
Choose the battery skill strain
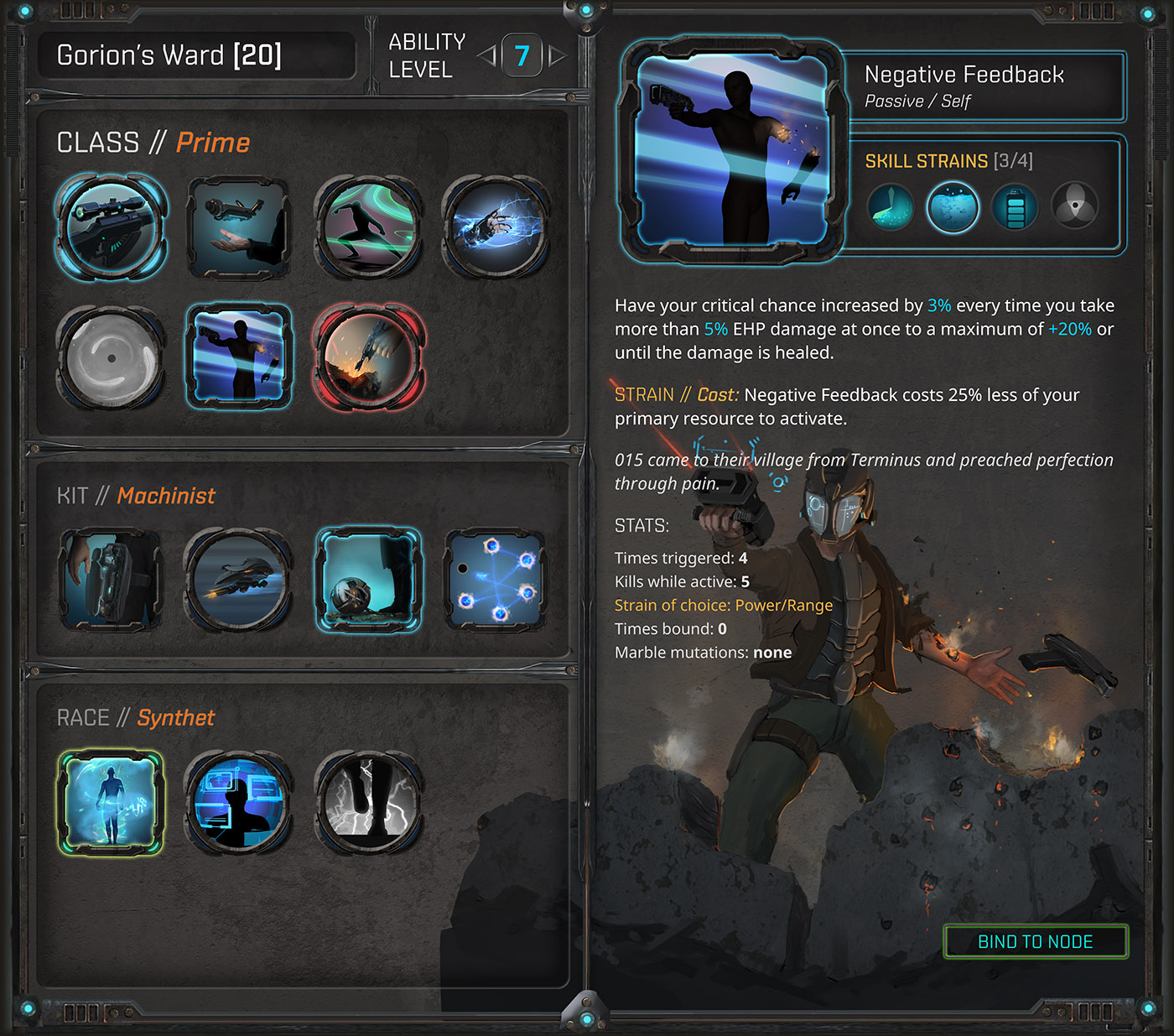(1015, 207)
